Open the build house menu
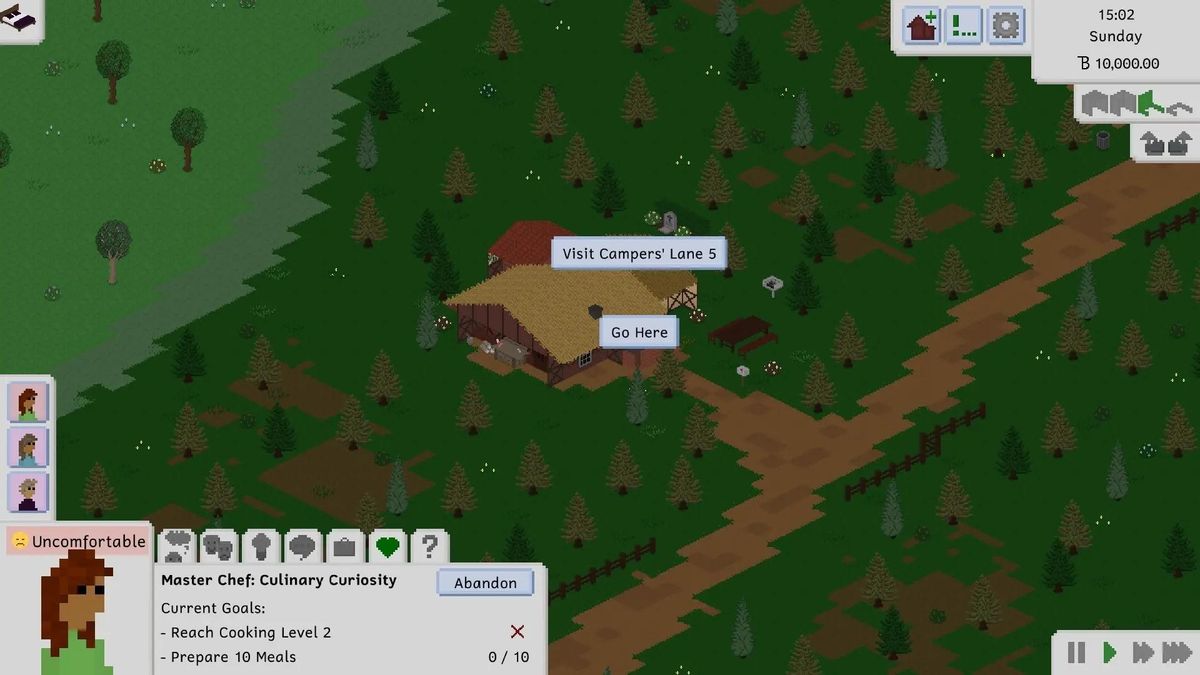 (x=922, y=25)
